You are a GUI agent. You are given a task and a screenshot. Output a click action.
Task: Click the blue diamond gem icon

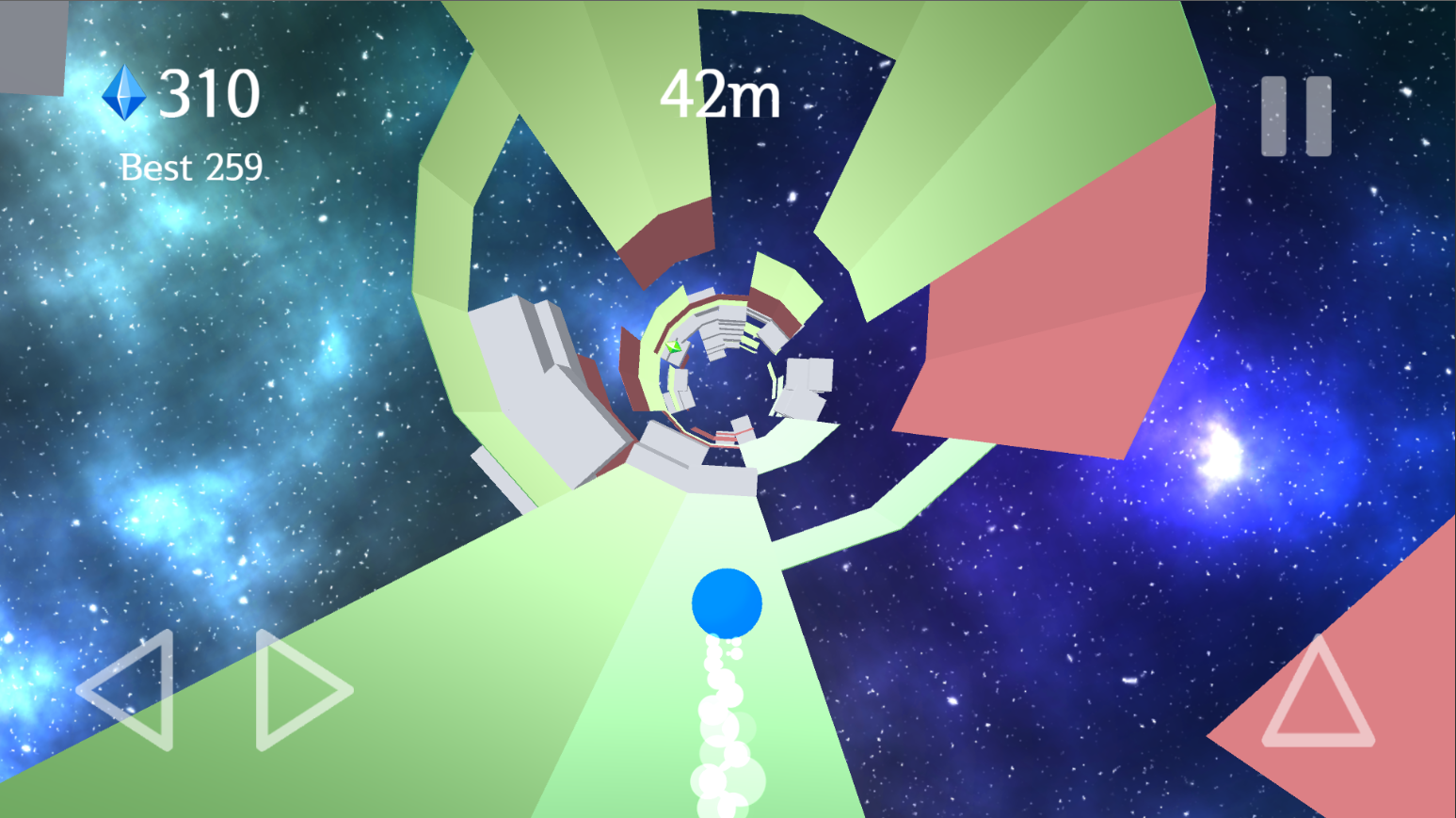(x=123, y=90)
